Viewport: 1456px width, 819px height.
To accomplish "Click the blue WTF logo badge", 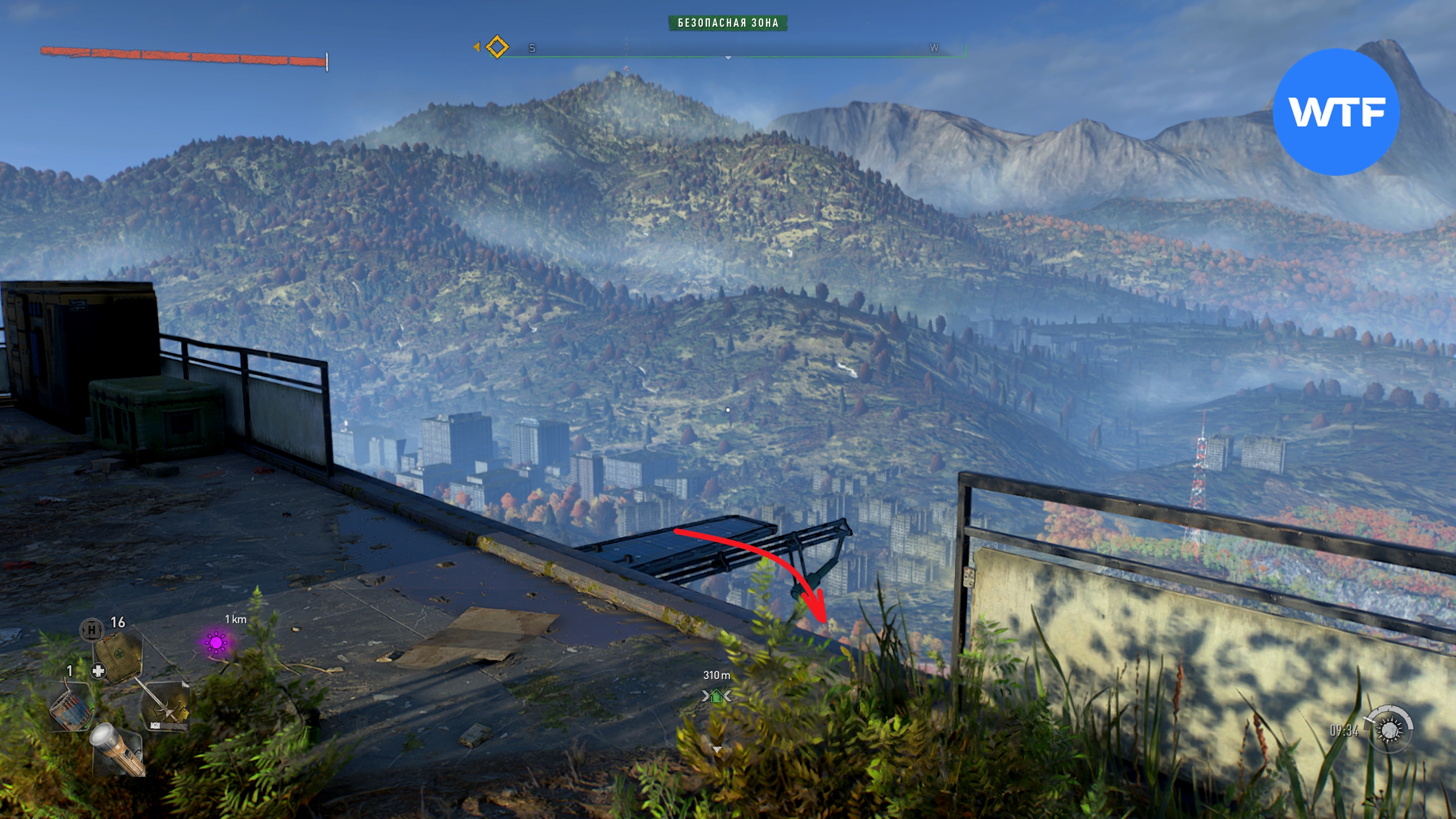I will [1335, 112].
